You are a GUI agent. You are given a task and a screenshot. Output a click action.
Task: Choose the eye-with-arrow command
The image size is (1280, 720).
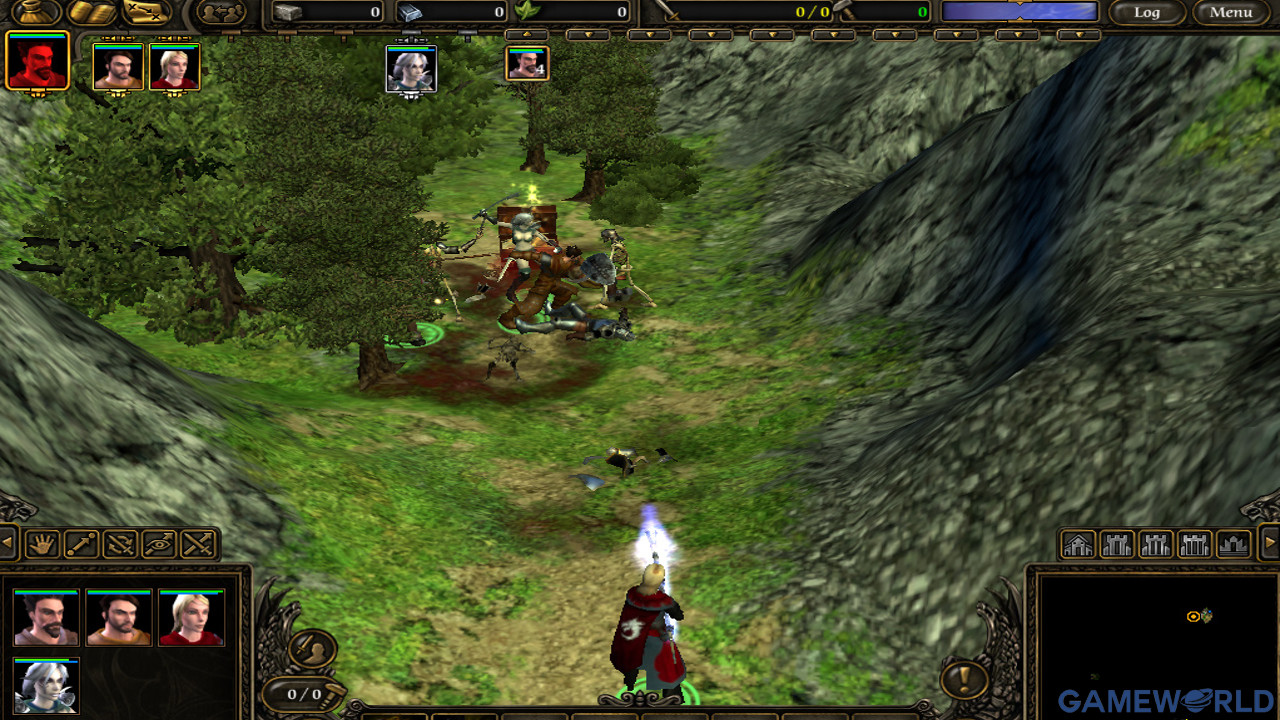[x=159, y=544]
